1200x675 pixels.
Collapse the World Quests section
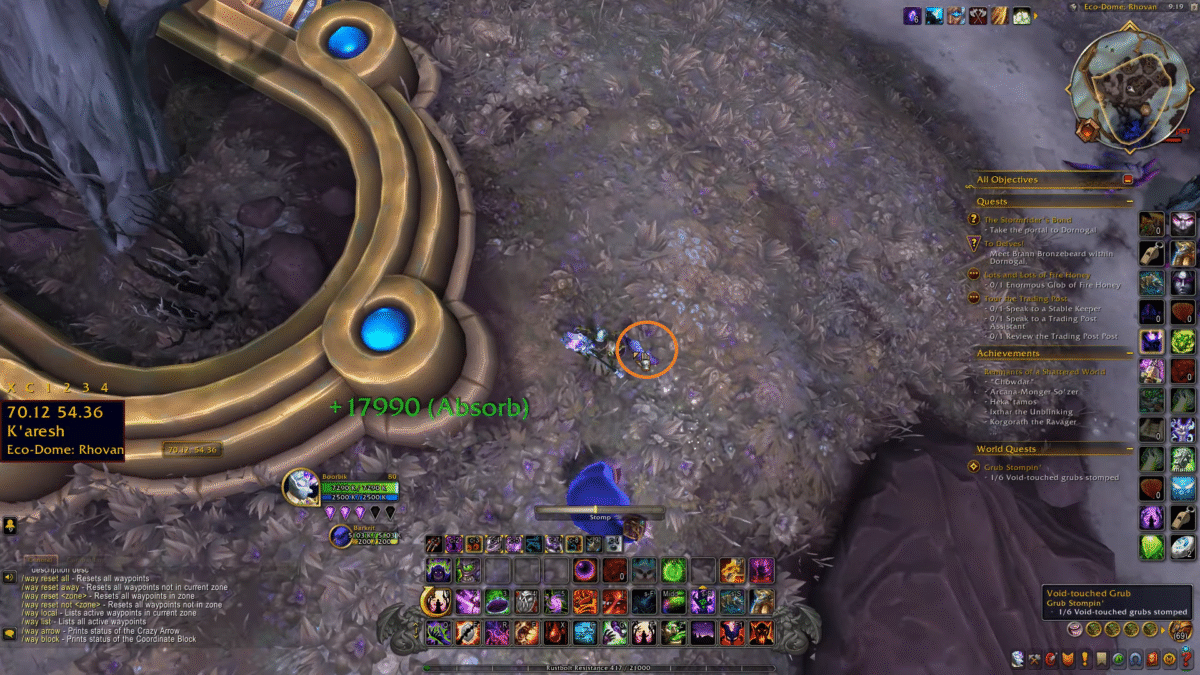1128,449
